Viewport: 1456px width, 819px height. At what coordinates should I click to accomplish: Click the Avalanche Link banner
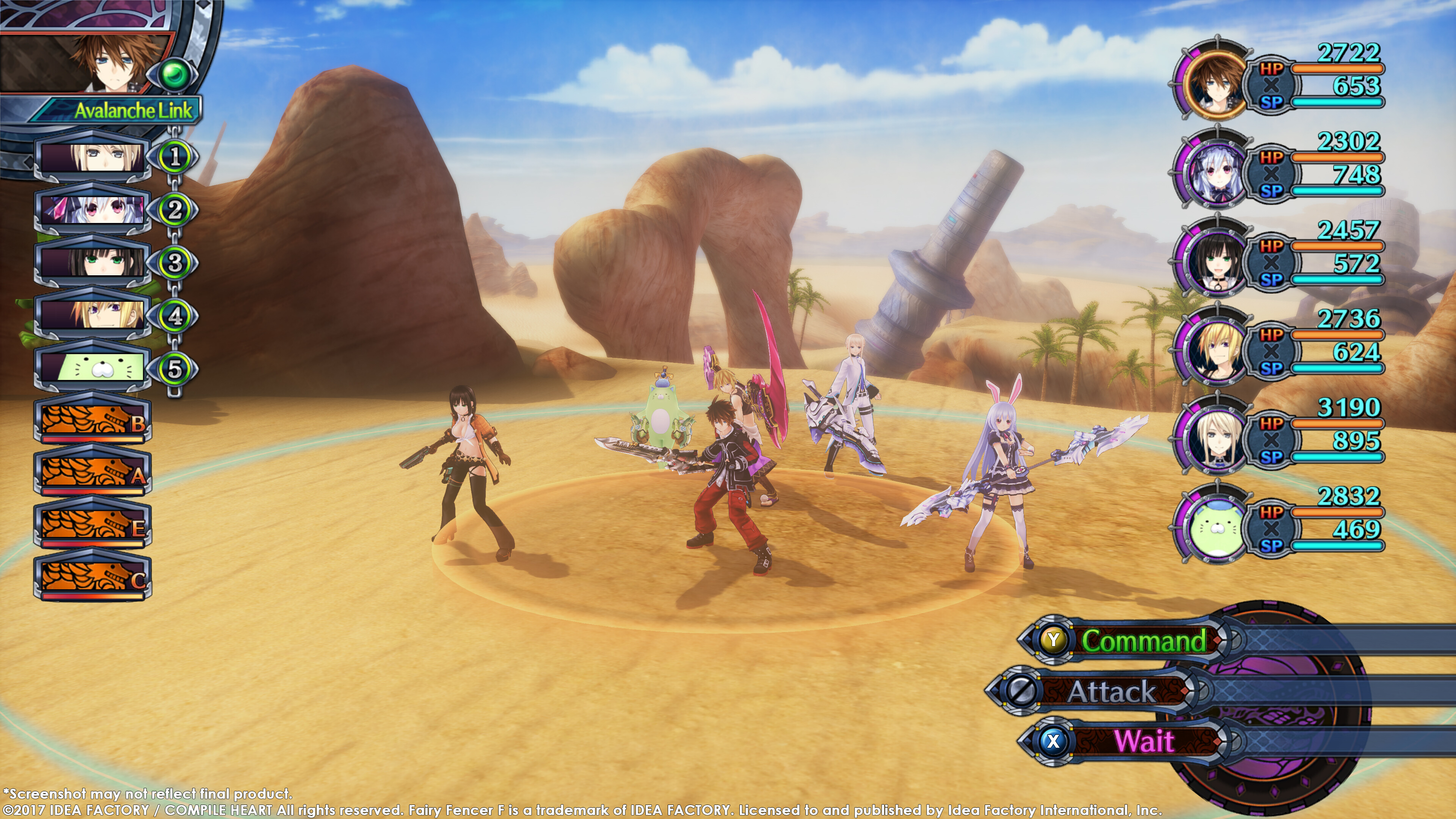[x=133, y=110]
